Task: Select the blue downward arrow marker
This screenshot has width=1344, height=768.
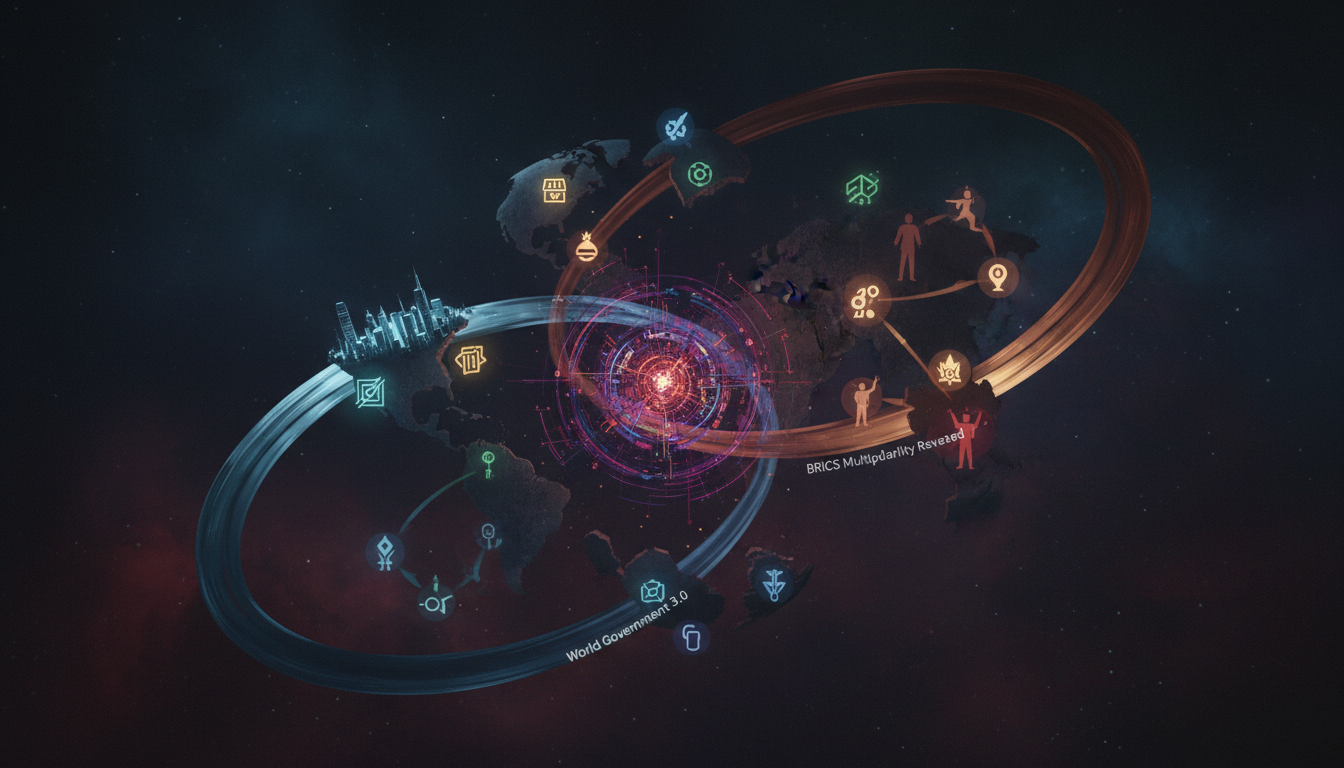Action: (773, 586)
